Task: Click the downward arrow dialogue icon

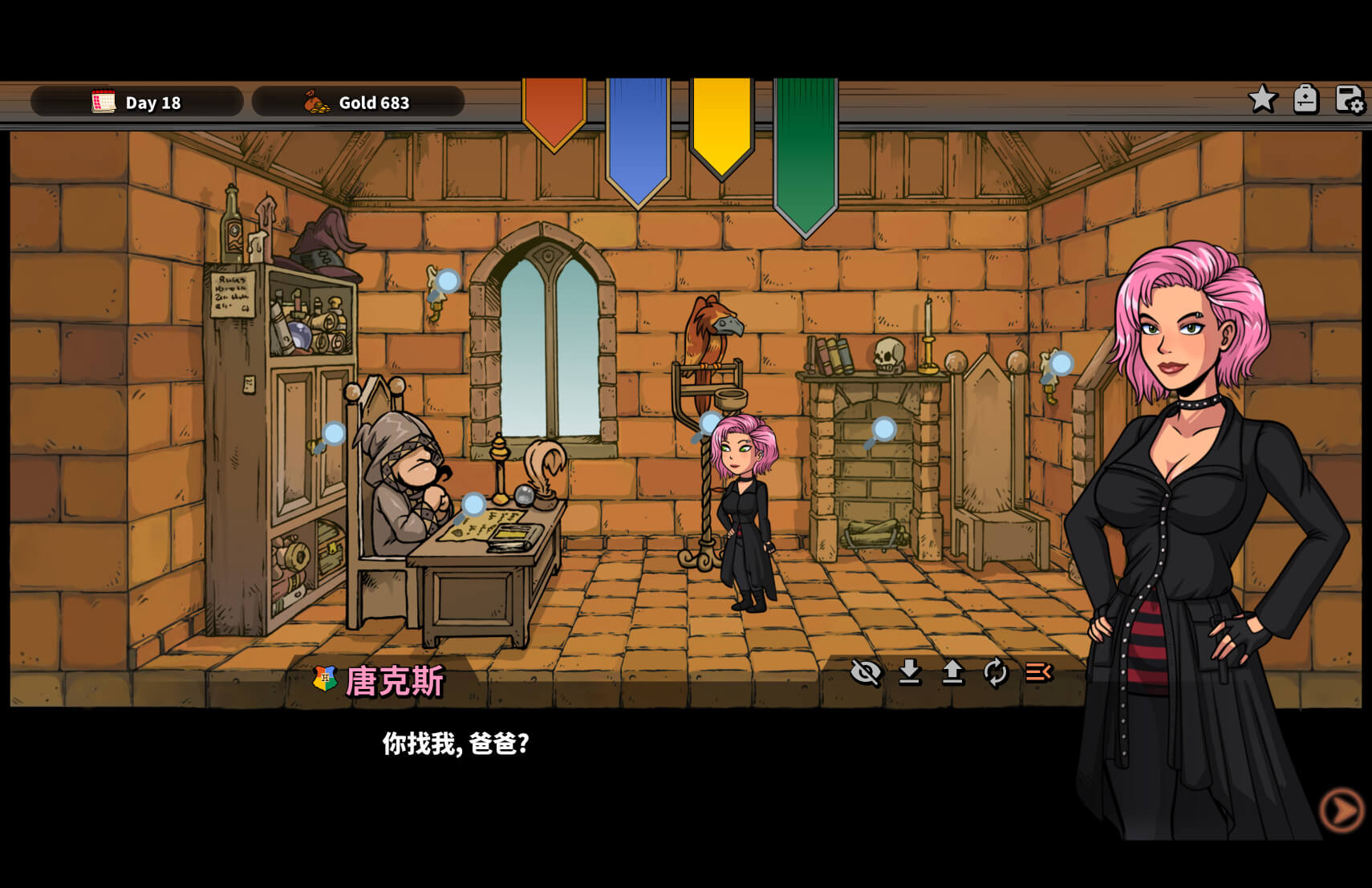Action: pyautogui.click(x=909, y=672)
